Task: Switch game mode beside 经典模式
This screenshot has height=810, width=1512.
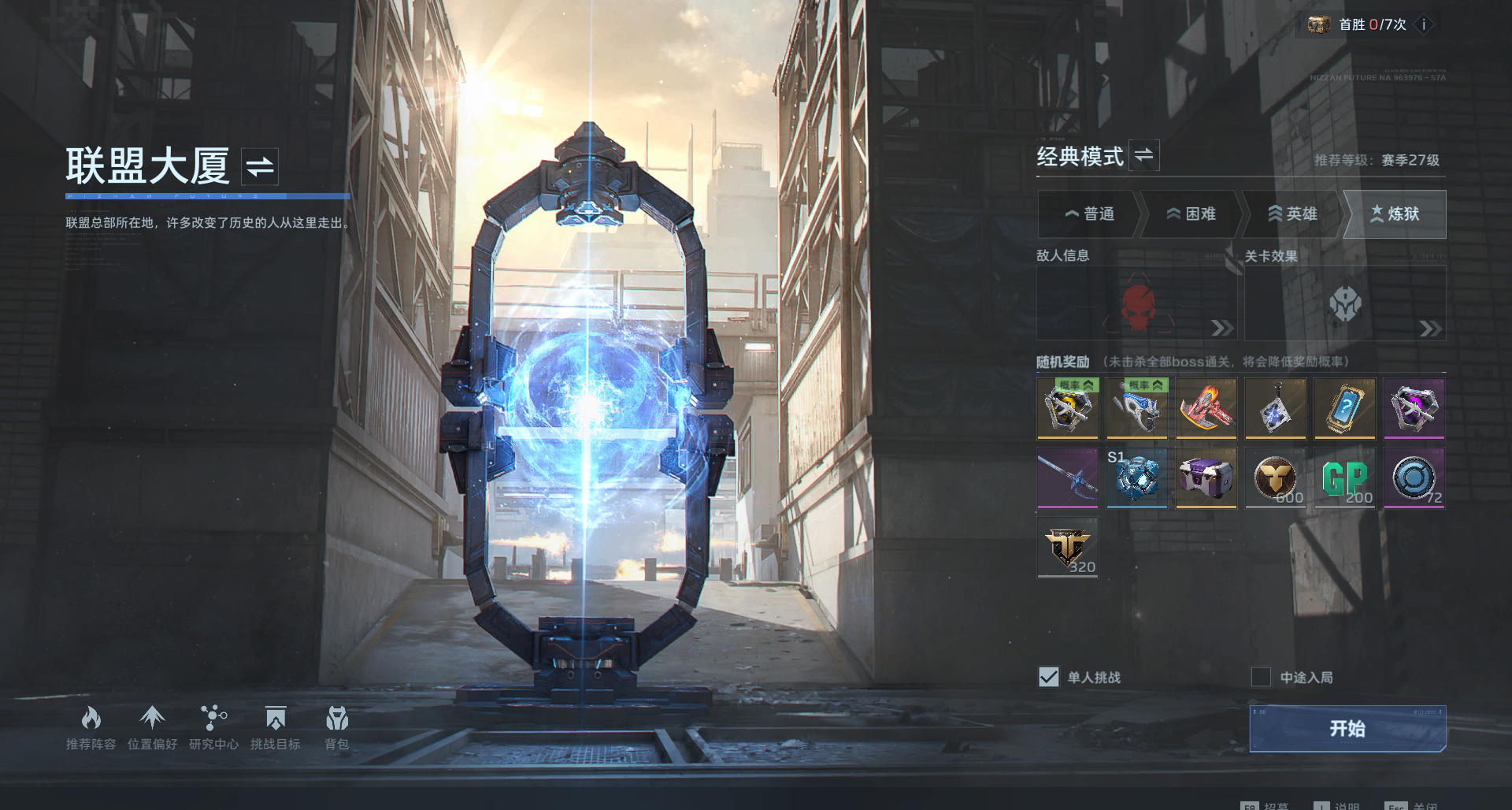Action: [1144, 155]
